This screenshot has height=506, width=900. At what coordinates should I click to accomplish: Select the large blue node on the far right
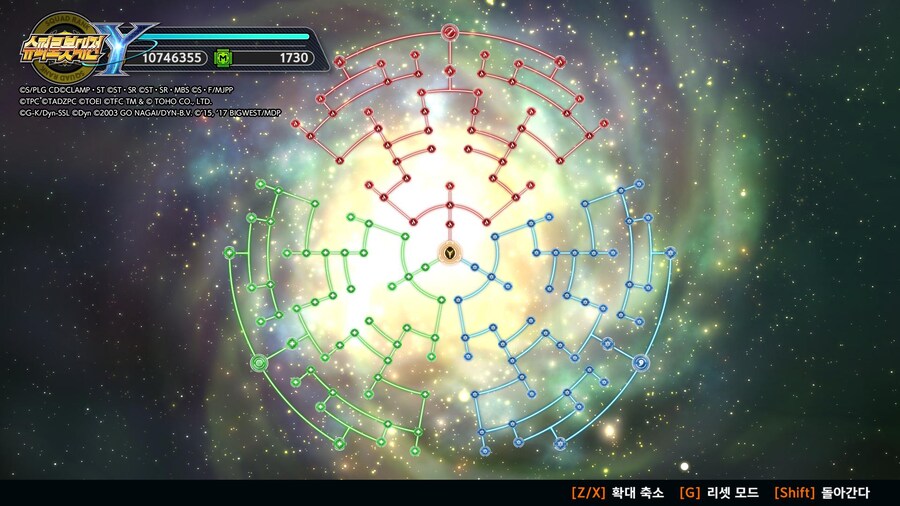(x=670, y=253)
